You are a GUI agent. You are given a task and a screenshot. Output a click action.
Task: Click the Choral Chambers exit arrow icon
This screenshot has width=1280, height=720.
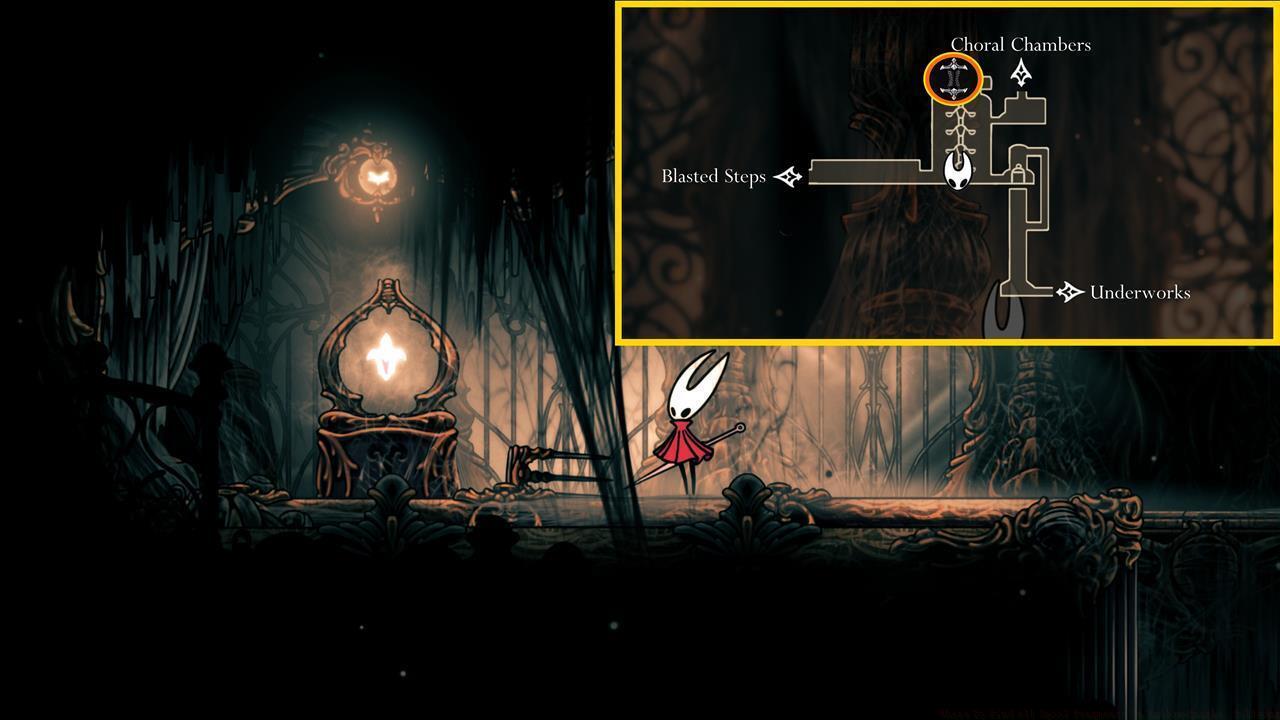(1021, 72)
